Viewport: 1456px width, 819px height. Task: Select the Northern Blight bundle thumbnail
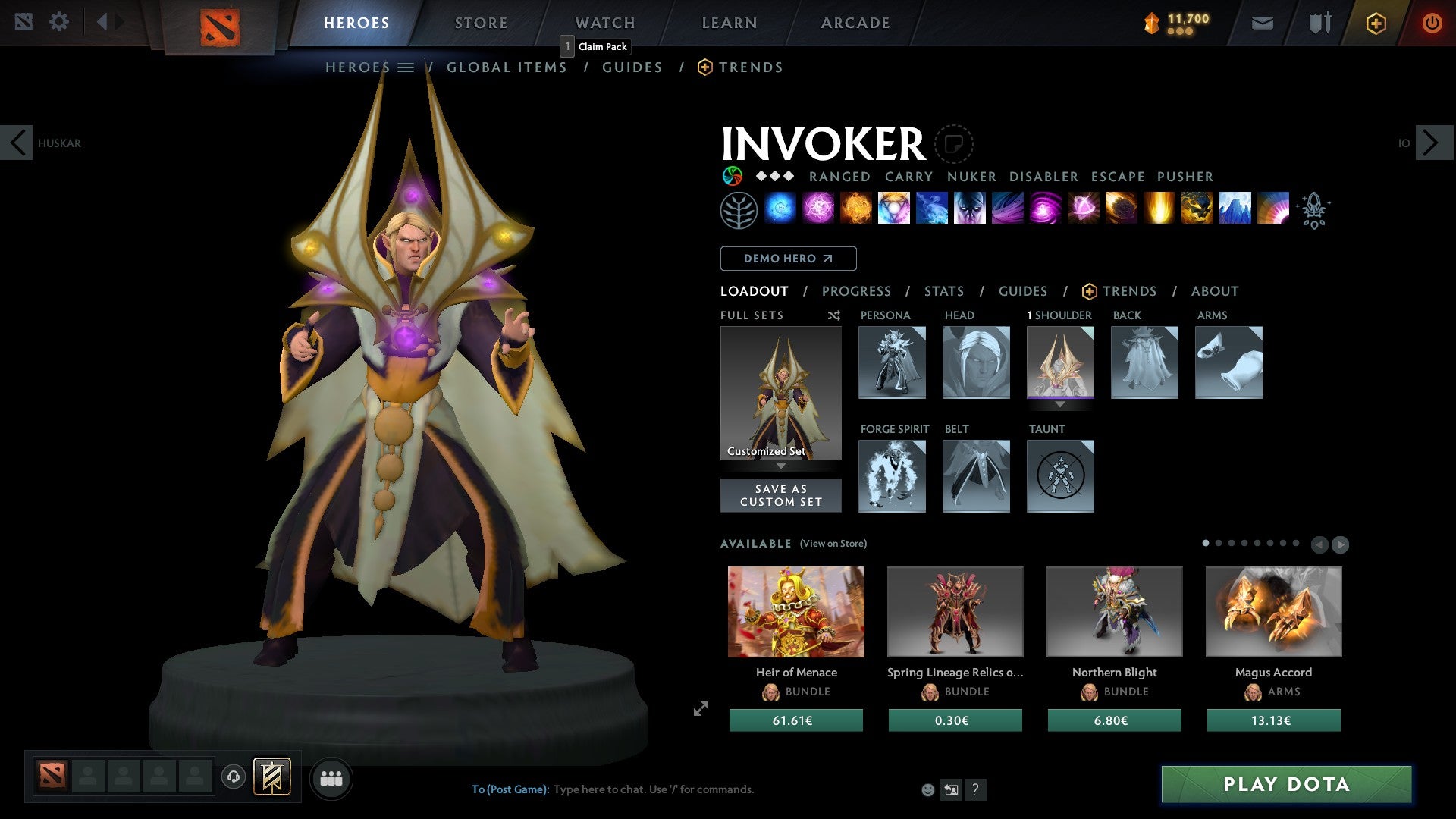[1113, 611]
